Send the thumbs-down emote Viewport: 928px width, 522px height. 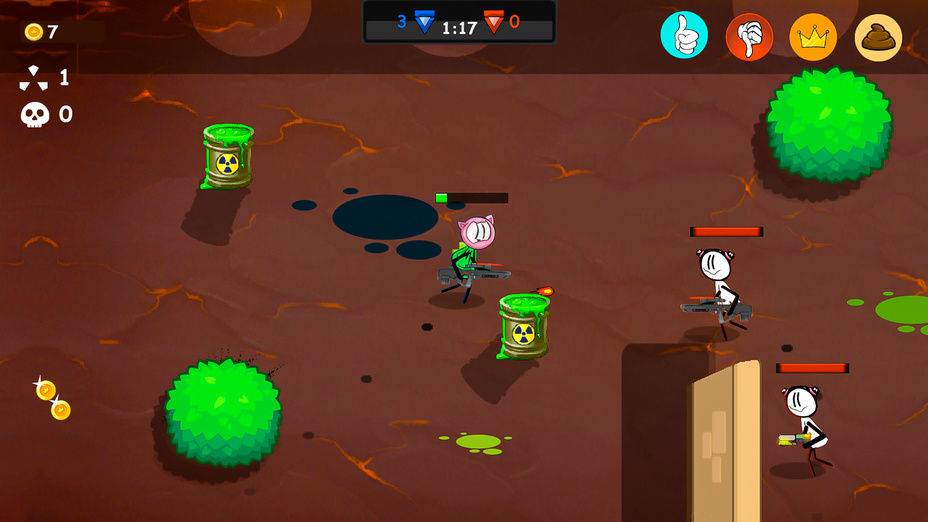point(749,37)
